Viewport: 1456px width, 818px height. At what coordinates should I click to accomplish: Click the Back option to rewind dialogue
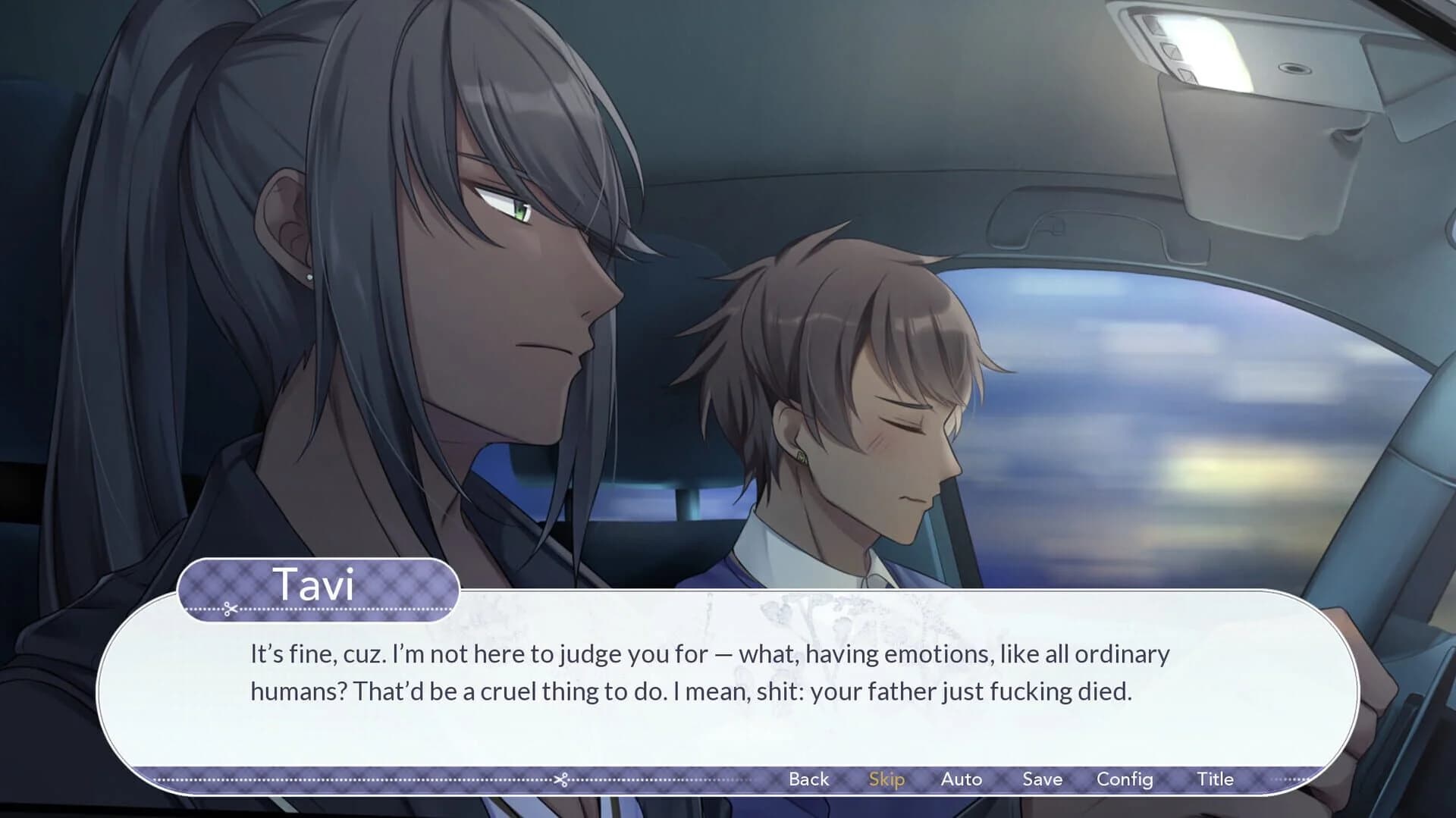click(x=808, y=779)
